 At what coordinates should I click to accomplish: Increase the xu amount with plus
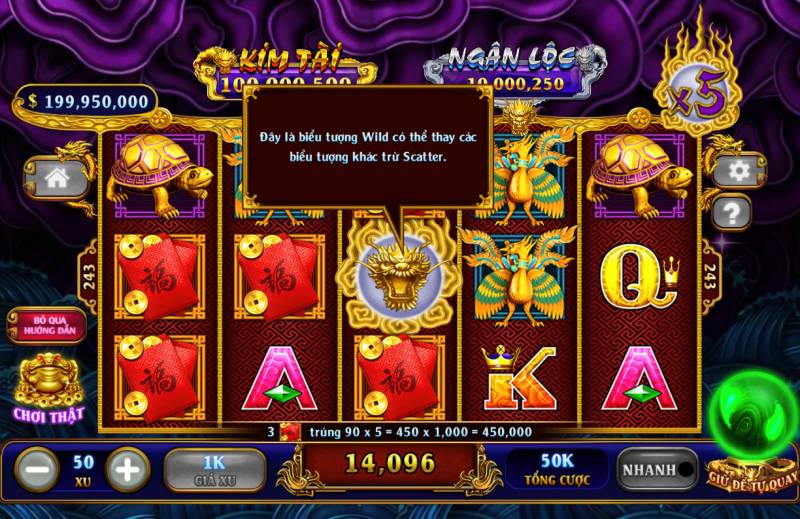click(128, 468)
